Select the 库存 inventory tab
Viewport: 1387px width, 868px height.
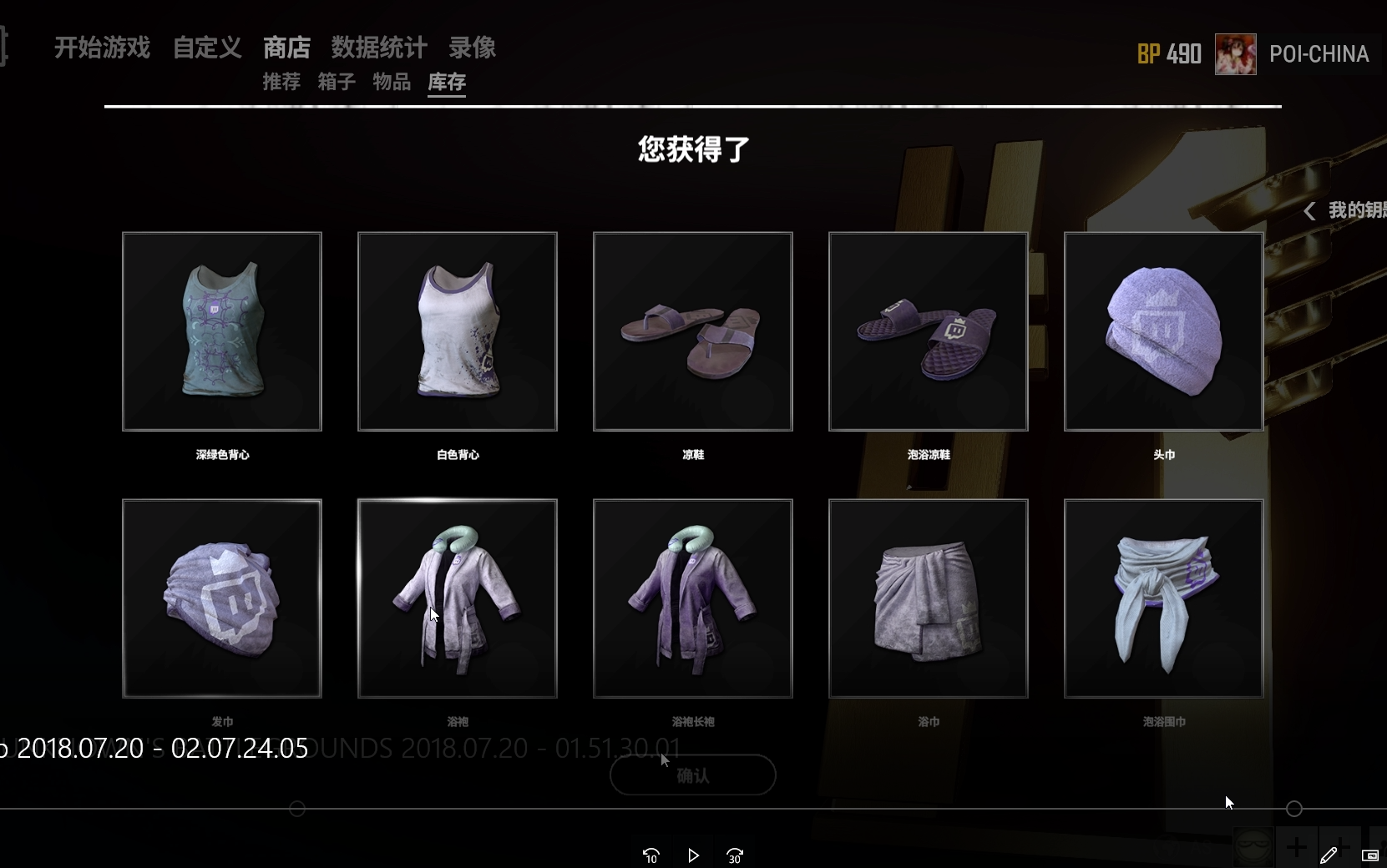pos(447,82)
